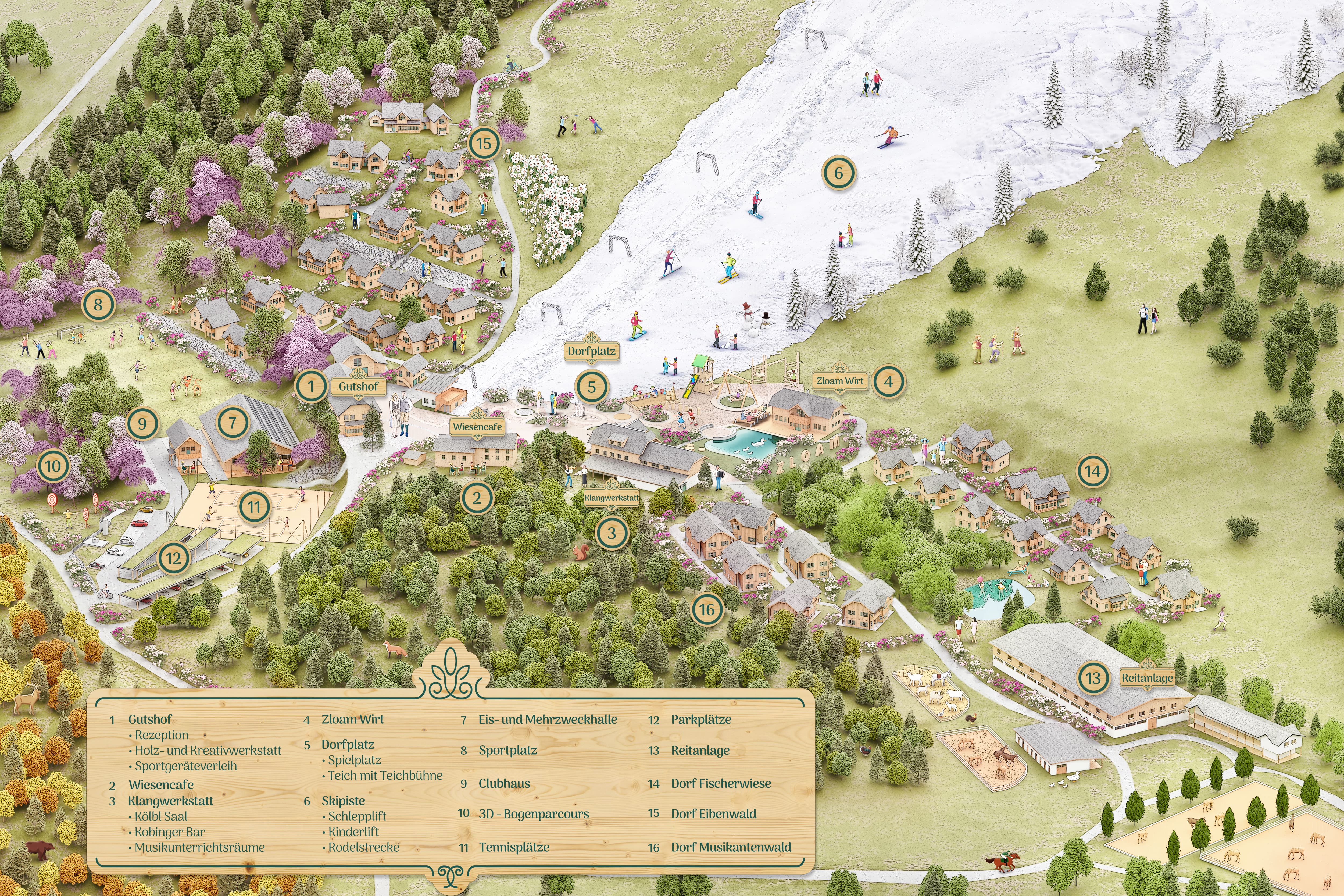
Task: Select the Zloam Wirt map sign
Action: tap(839, 381)
